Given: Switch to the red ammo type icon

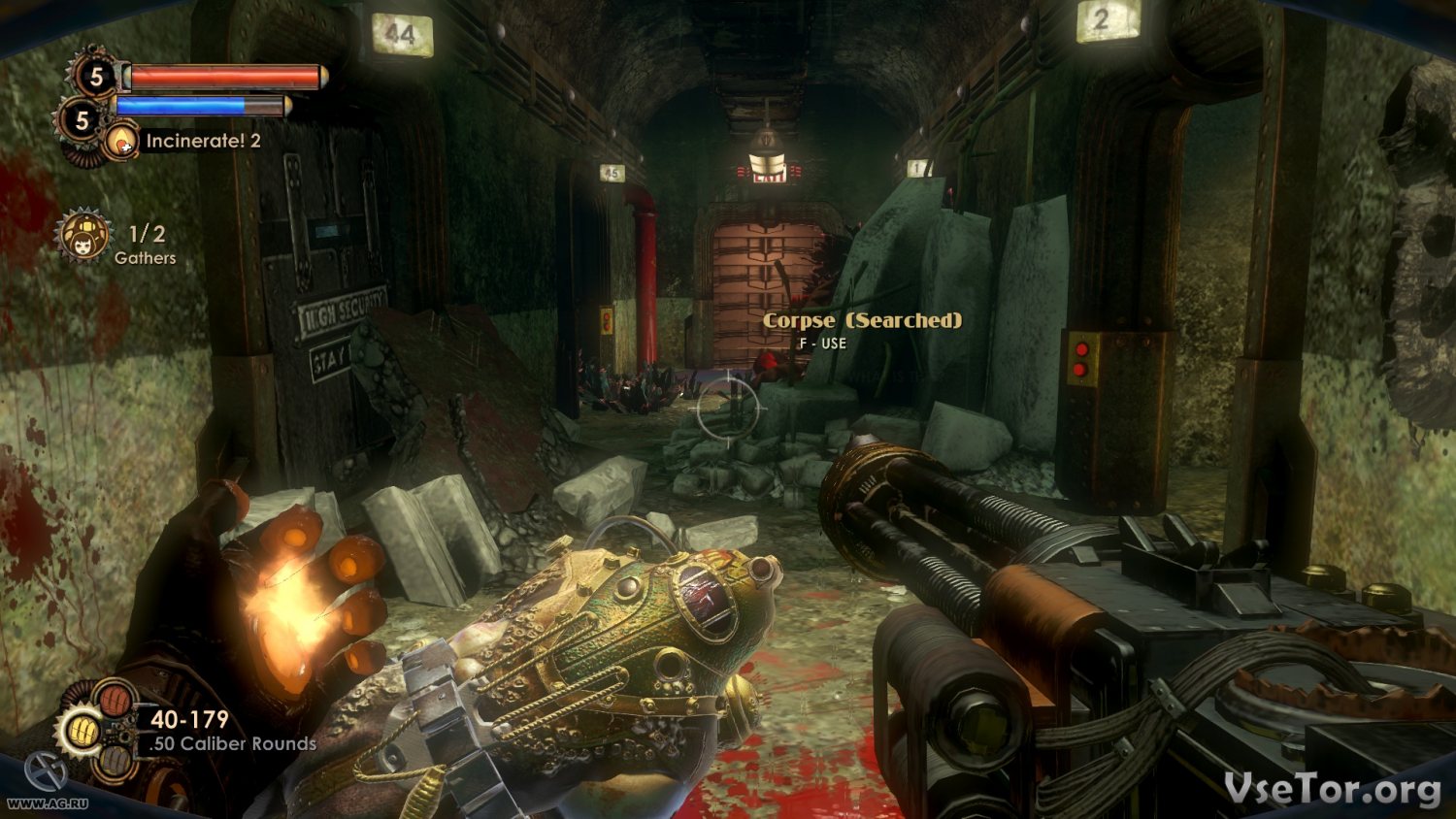Looking at the screenshot, I should (116, 699).
